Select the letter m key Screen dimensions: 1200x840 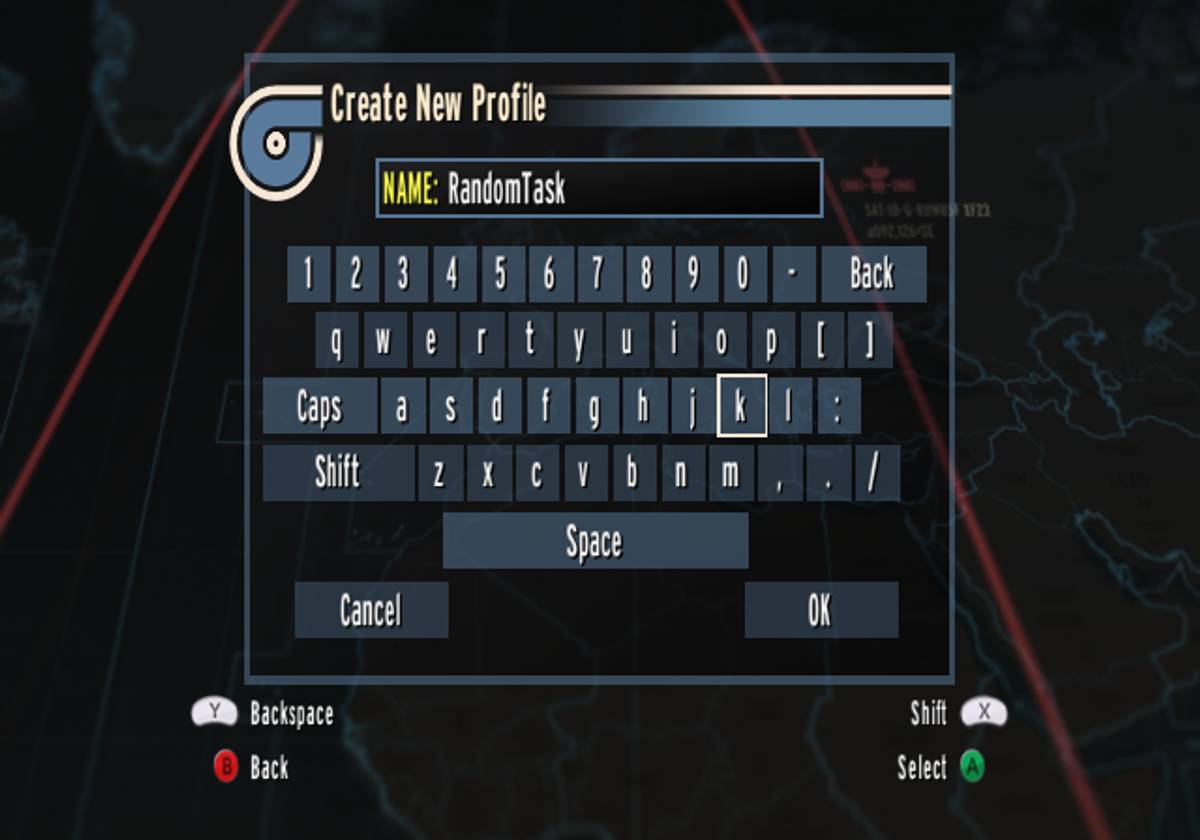731,473
